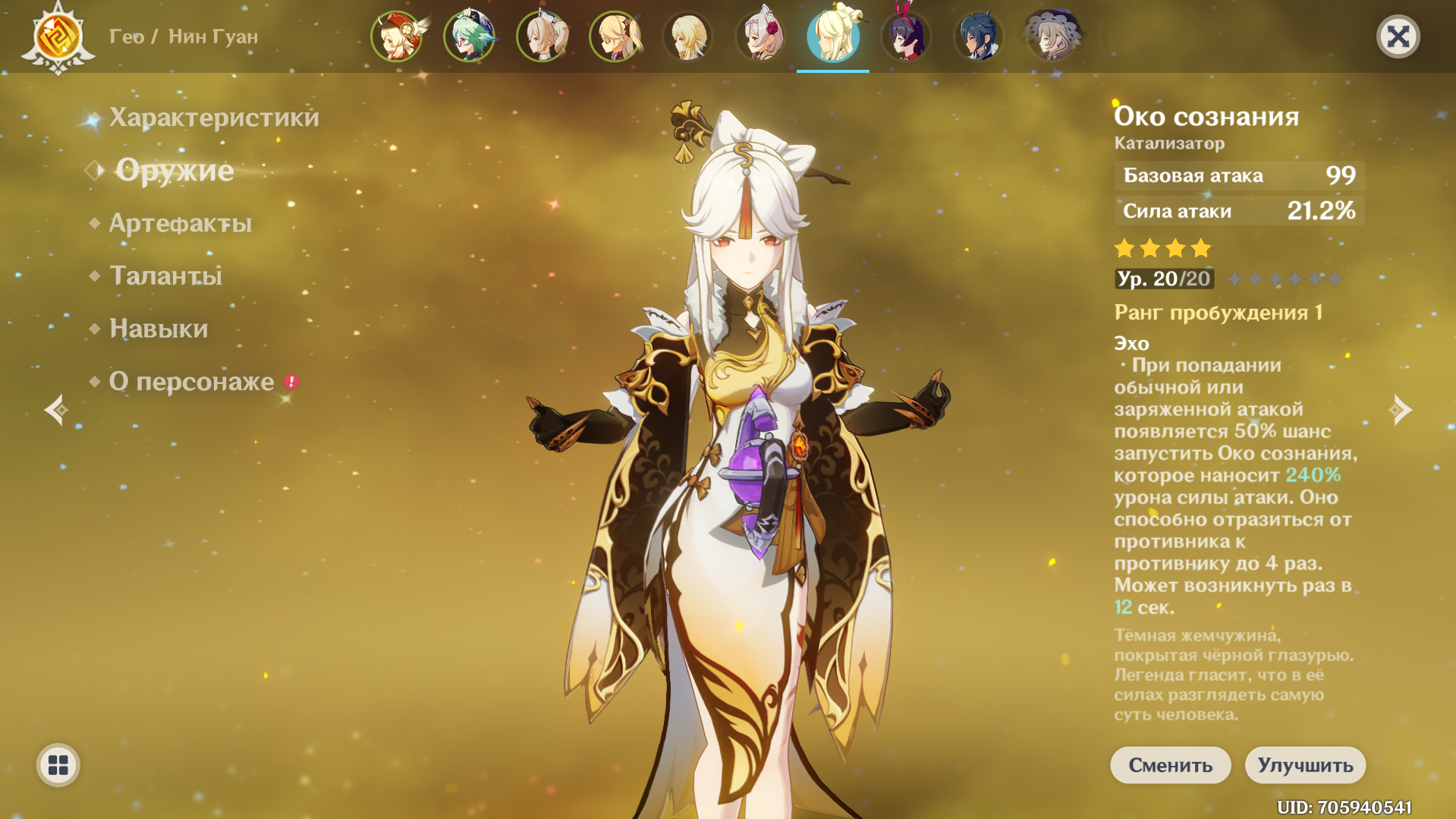This screenshot has height=819, width=1456.
Task: Go to the Таланты section
Action: tap(166, 276)
